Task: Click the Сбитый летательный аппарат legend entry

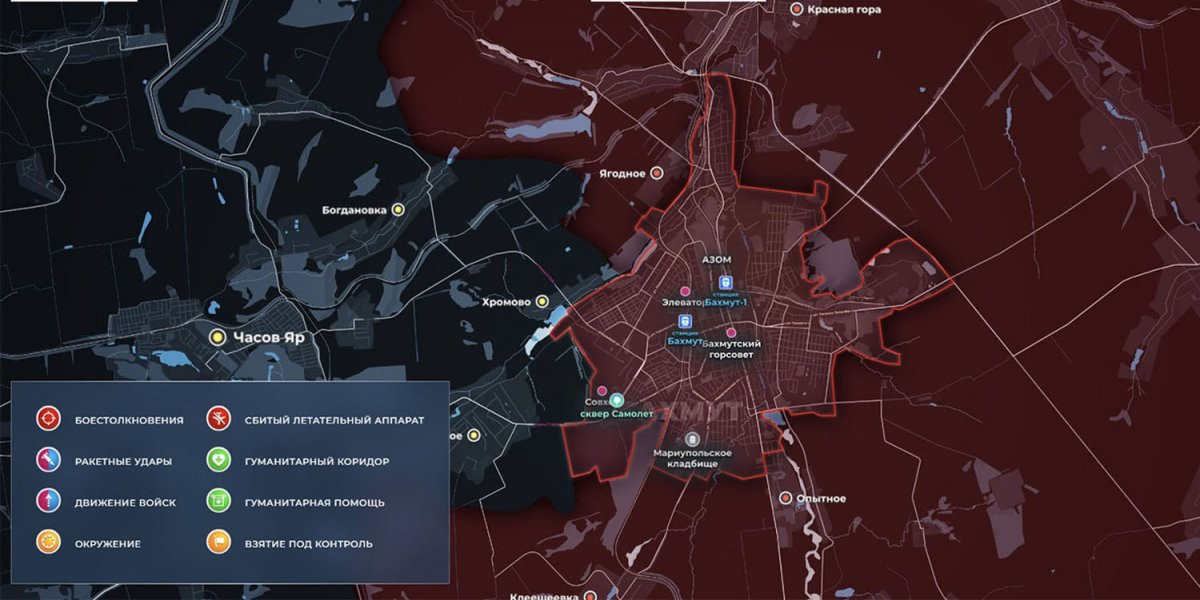Action: click(218, 420)
